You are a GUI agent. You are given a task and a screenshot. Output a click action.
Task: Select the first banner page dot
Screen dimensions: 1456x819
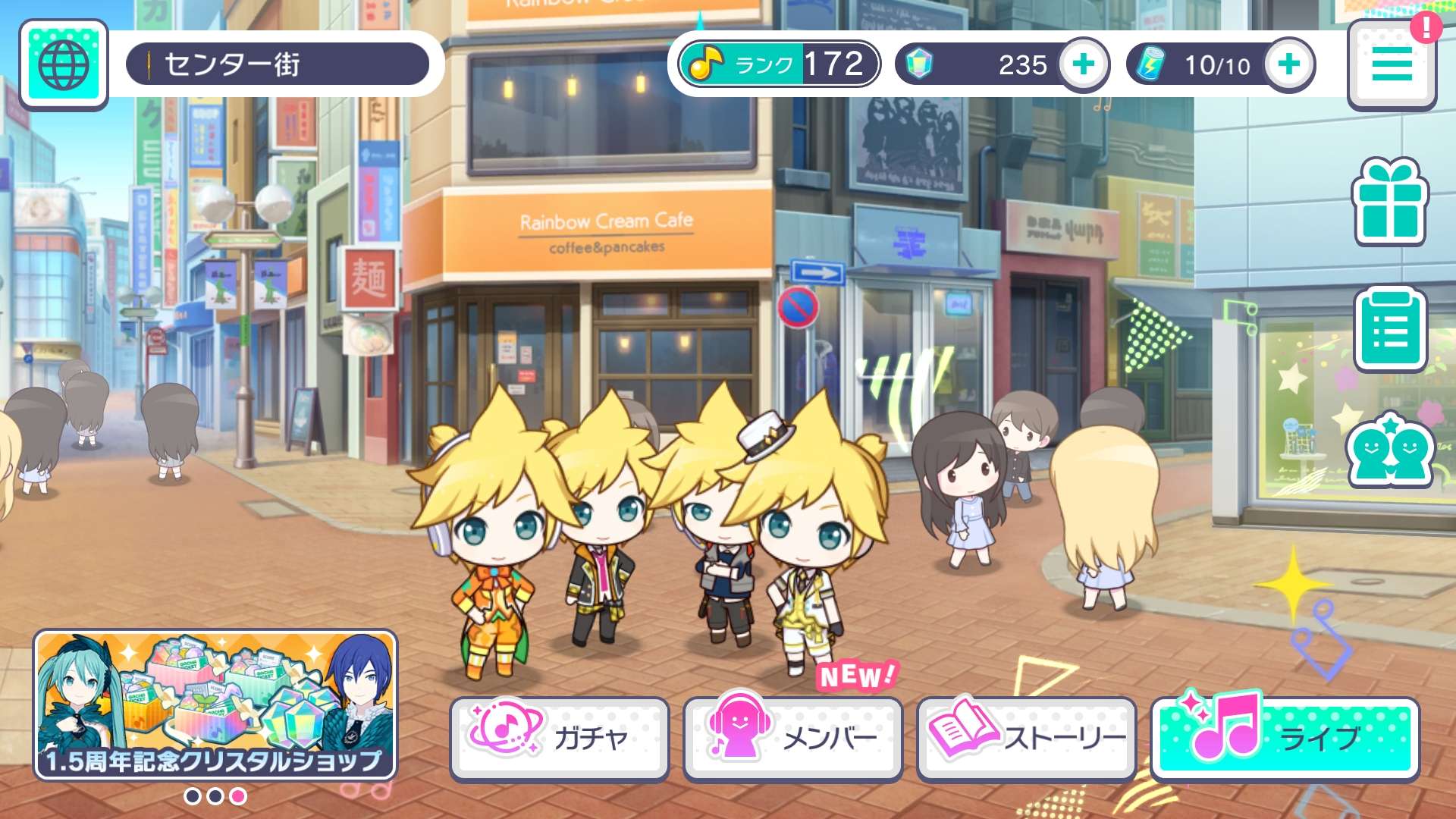[x=193, y=796]
